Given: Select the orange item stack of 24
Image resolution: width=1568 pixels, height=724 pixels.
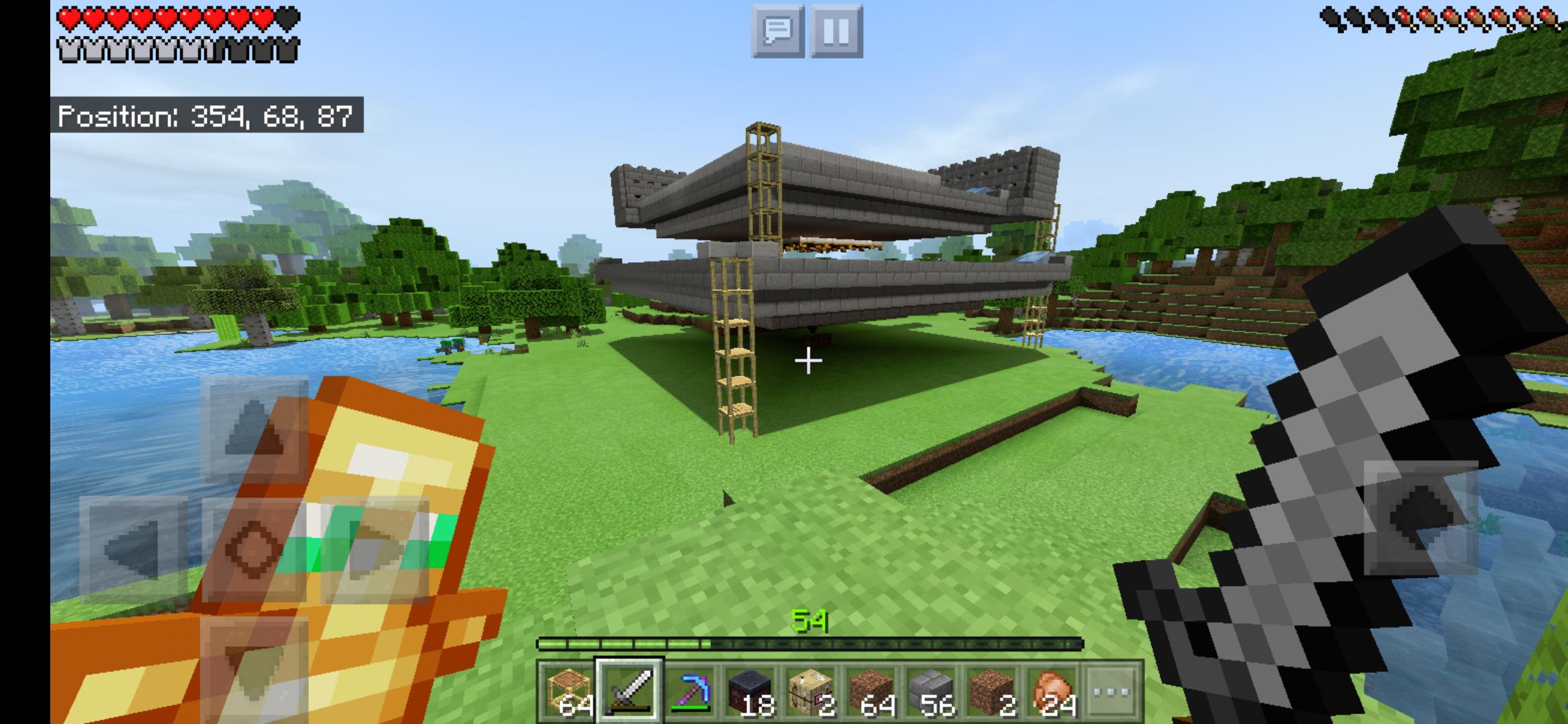Looking at the screenshot, I should point(1055,692).
